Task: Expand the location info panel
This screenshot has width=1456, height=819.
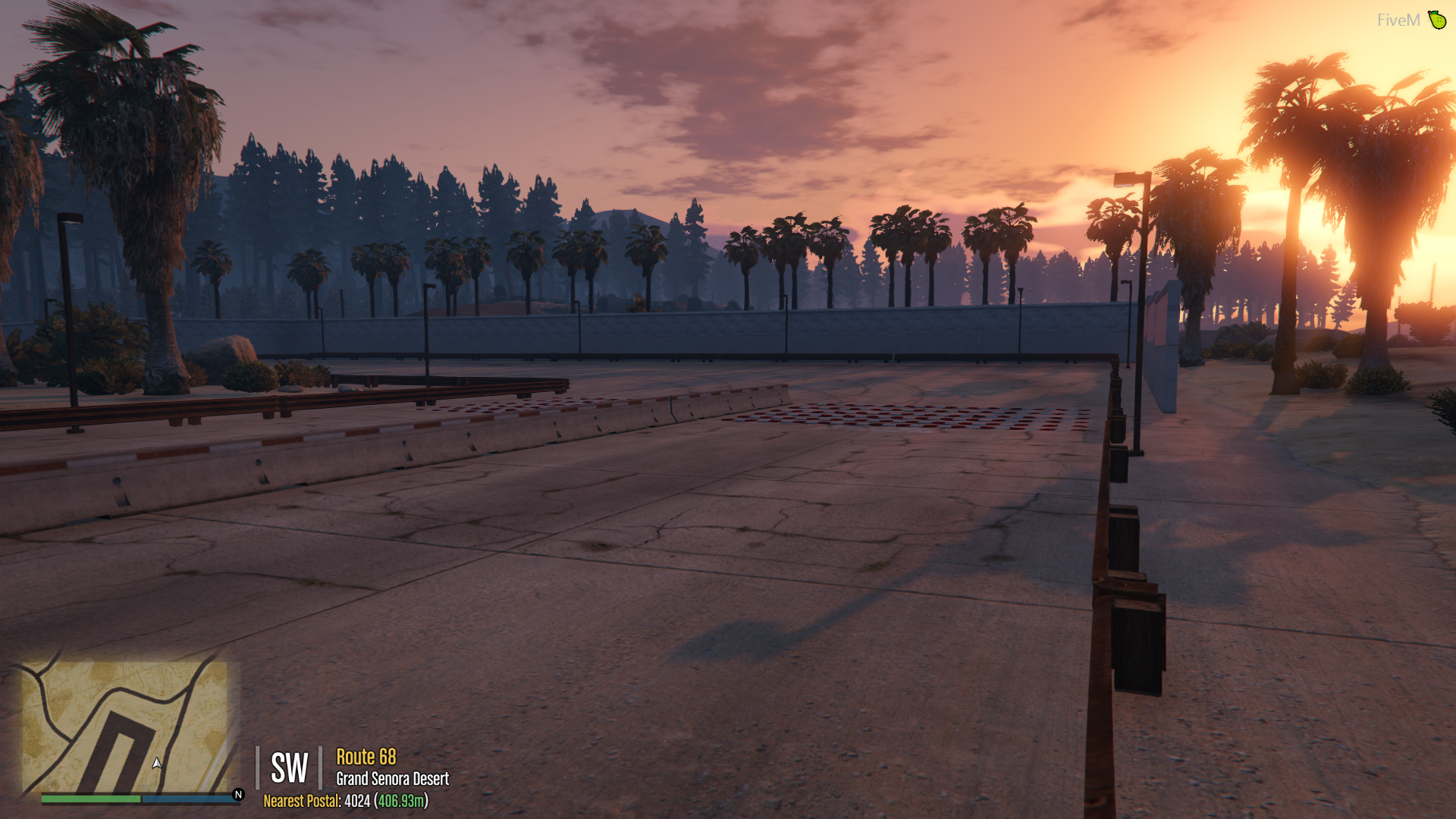Action: [x=379, y=768]
